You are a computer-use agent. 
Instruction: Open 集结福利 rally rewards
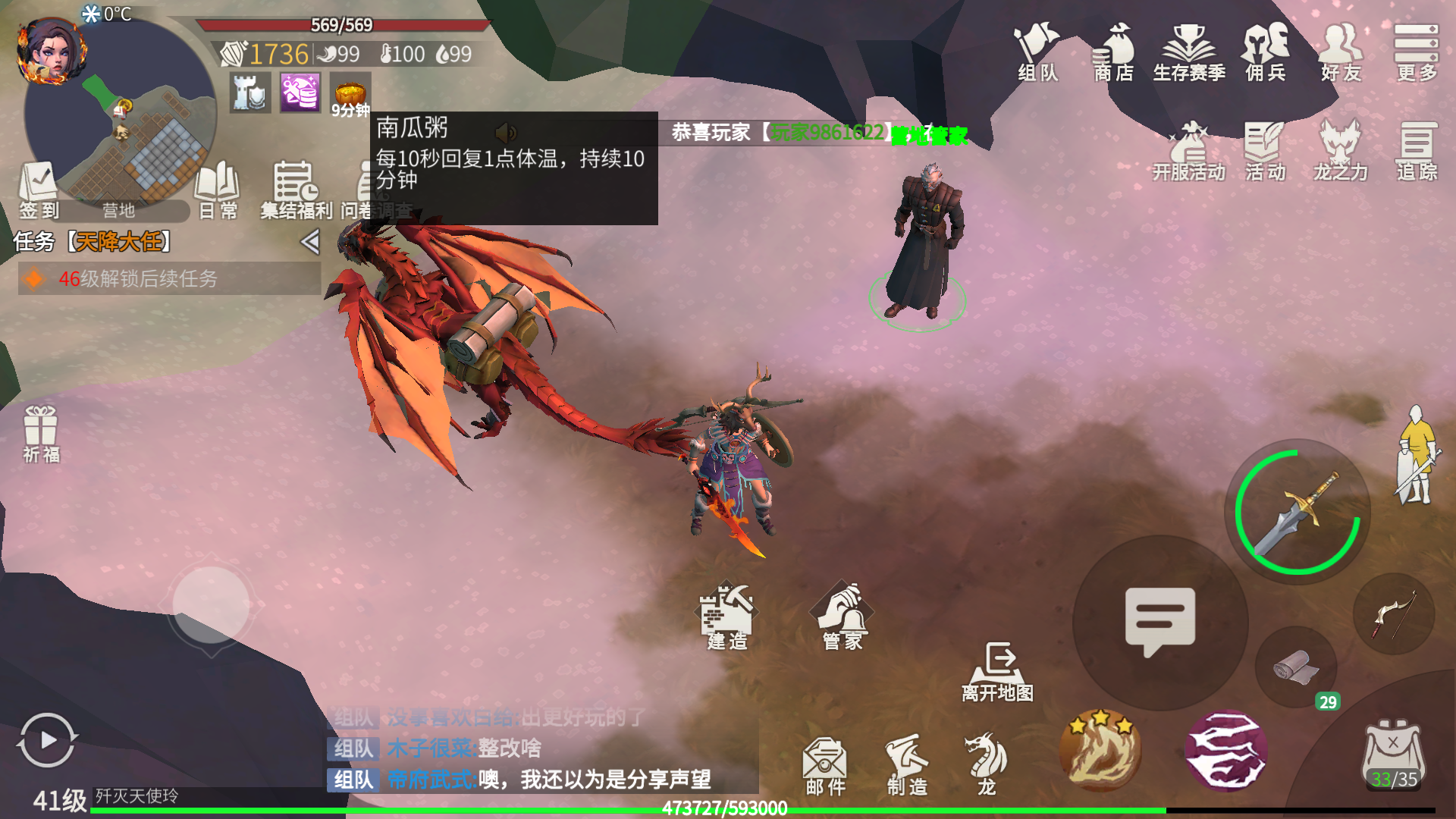[295, 190]
